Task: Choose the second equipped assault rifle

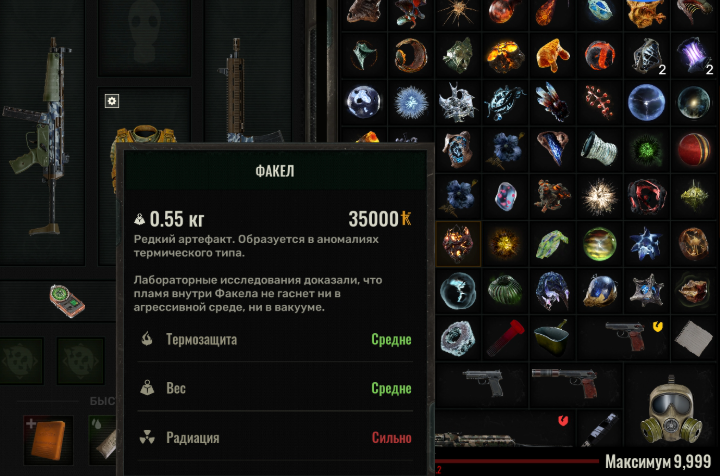Action: point(235,92)
